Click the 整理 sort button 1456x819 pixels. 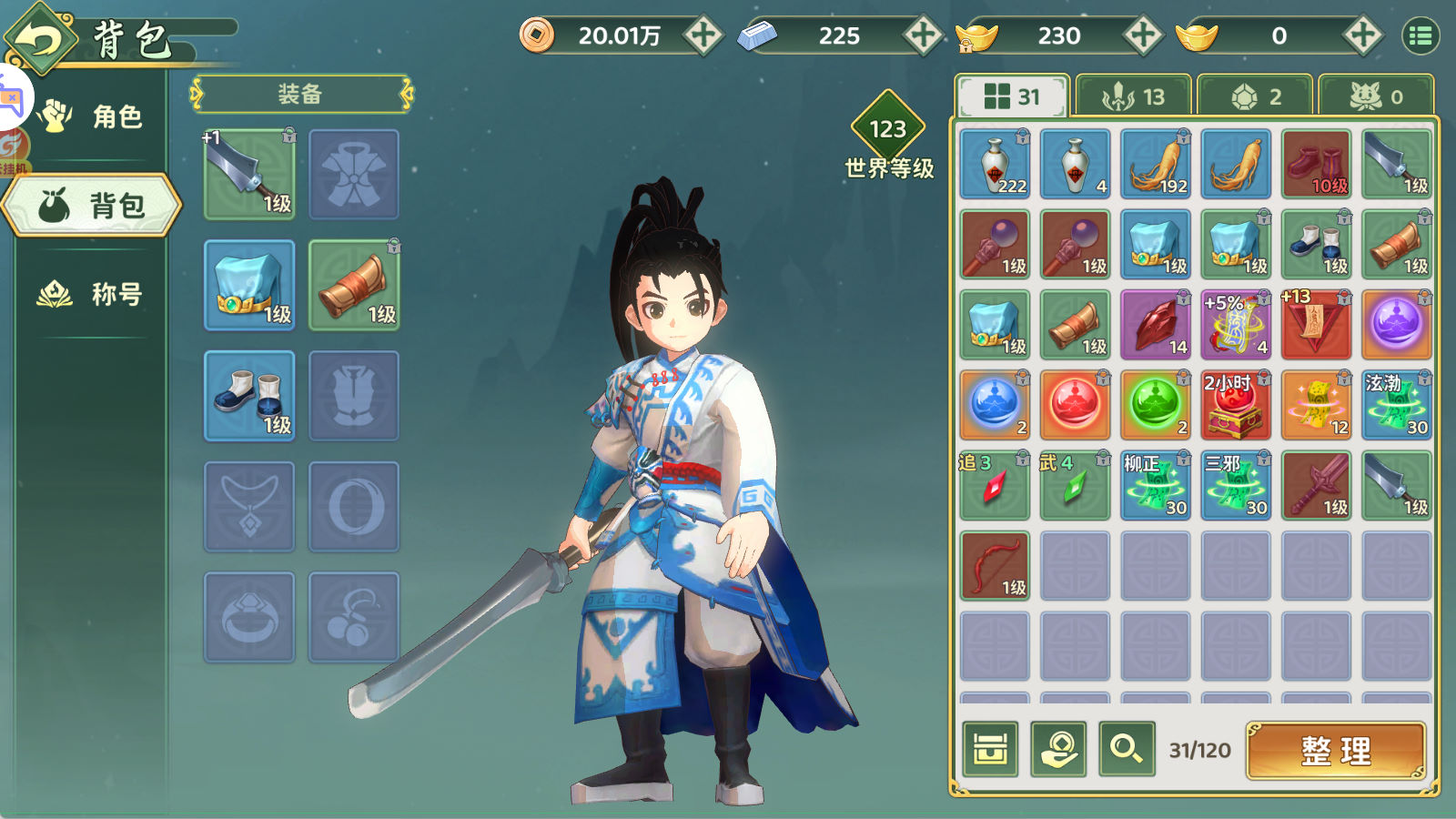[x=1336, y=751]
